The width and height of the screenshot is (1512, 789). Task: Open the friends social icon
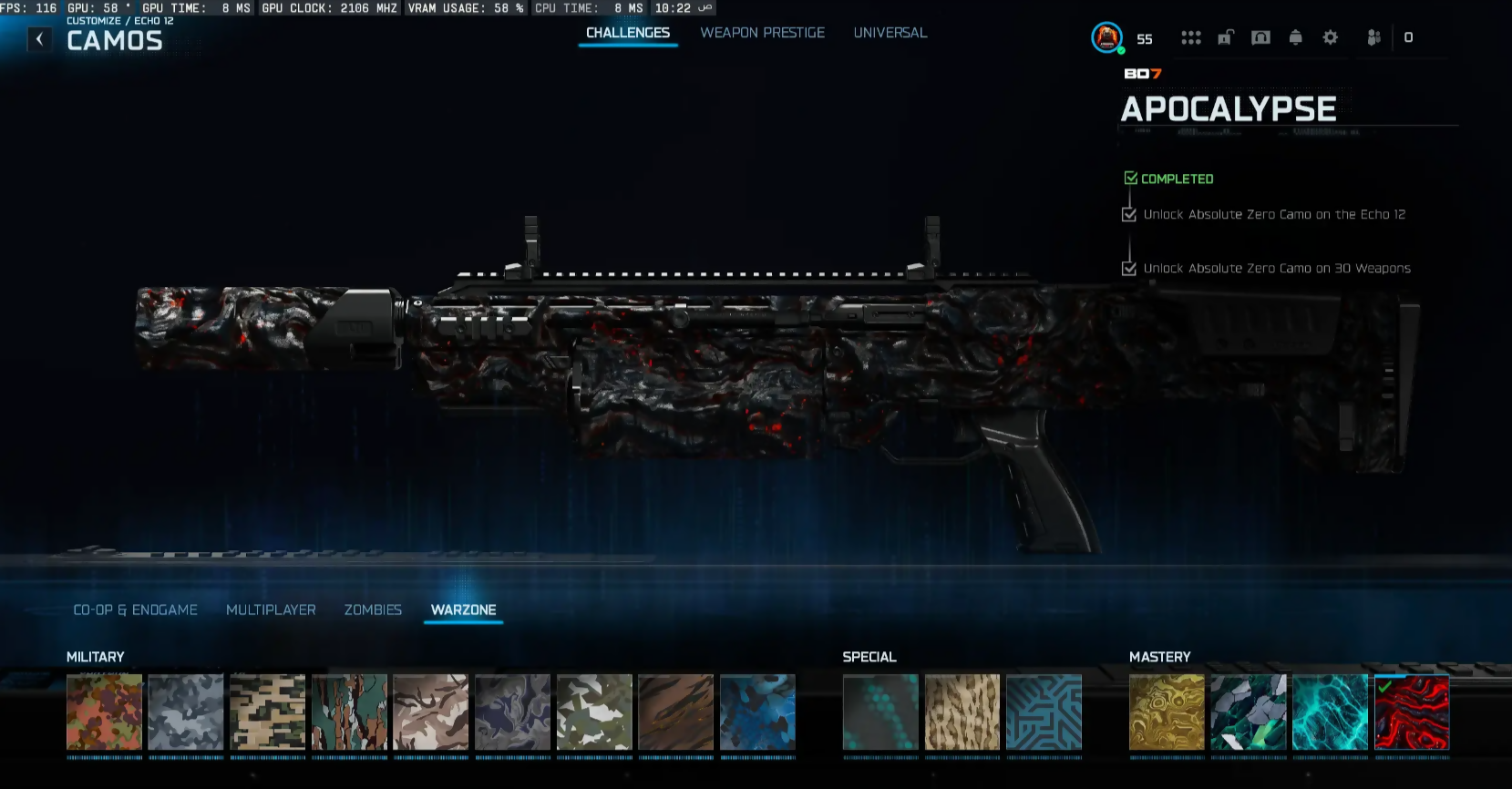click(1373, 37)
